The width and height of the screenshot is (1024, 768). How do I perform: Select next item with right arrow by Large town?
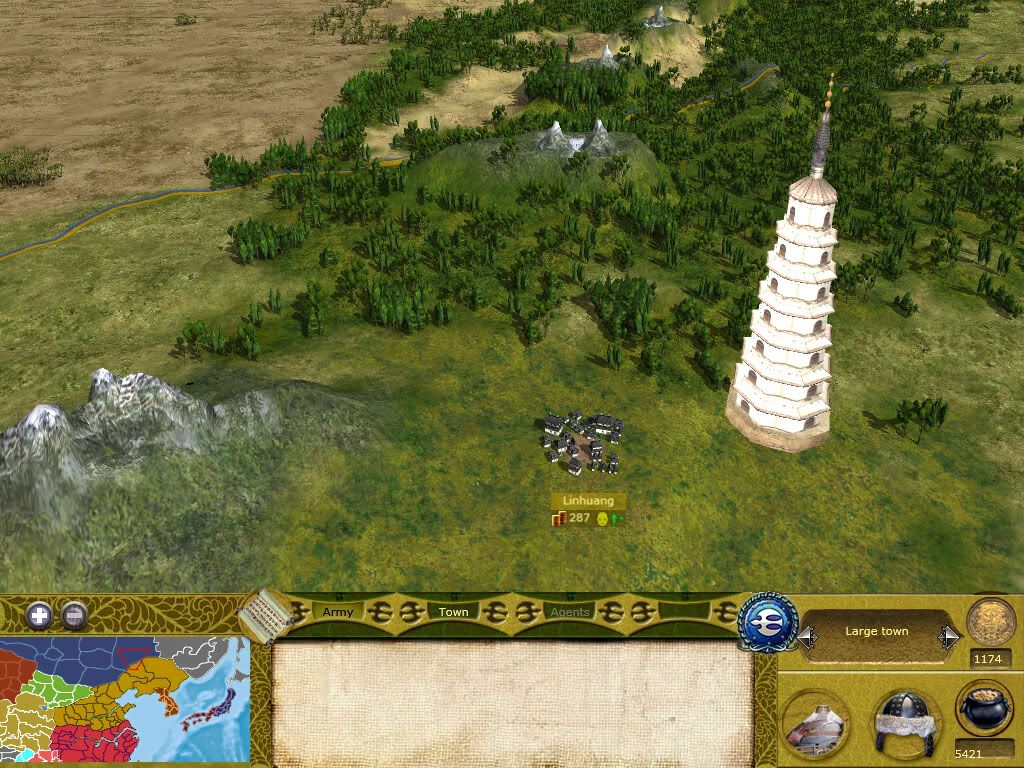tap(949, 634)
